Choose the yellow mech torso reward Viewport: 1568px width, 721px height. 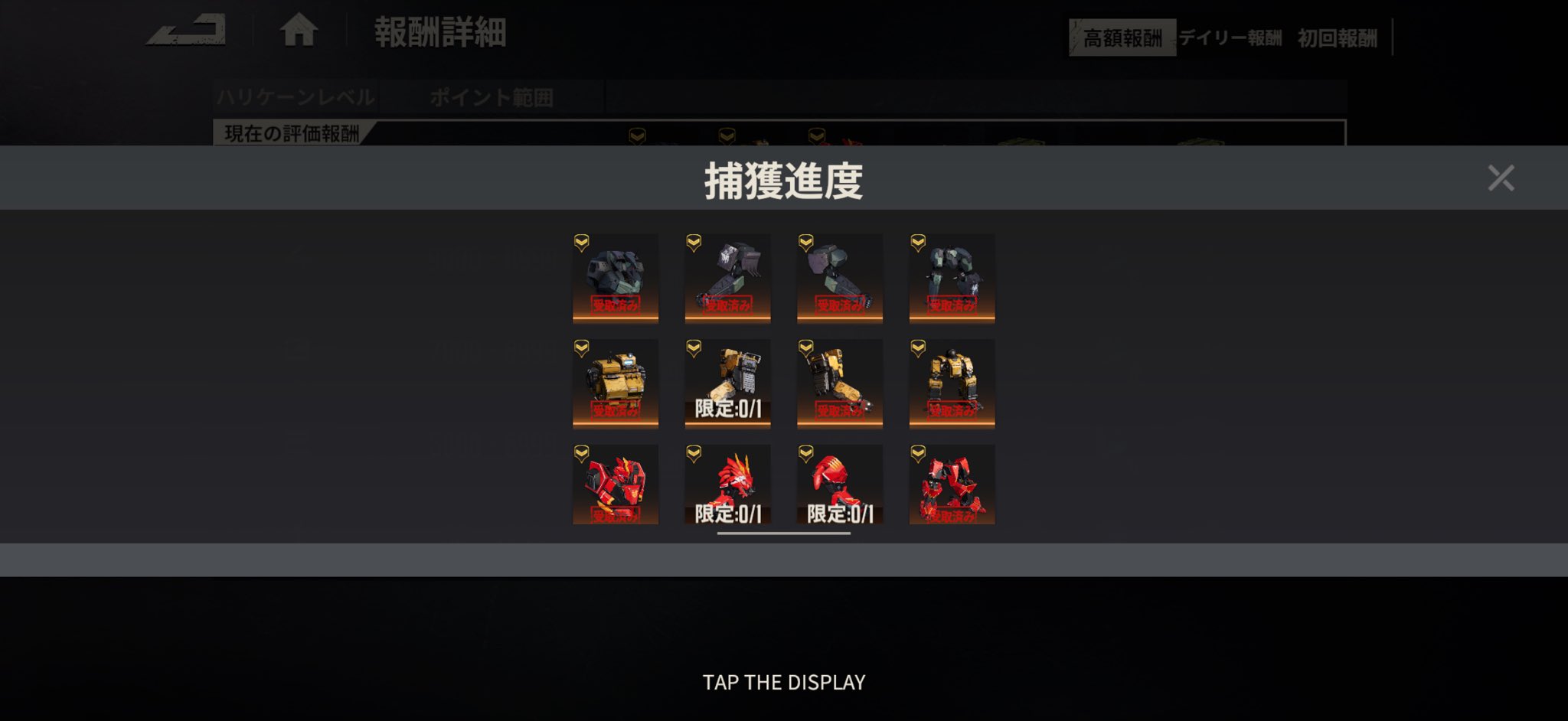coord(616,383)
